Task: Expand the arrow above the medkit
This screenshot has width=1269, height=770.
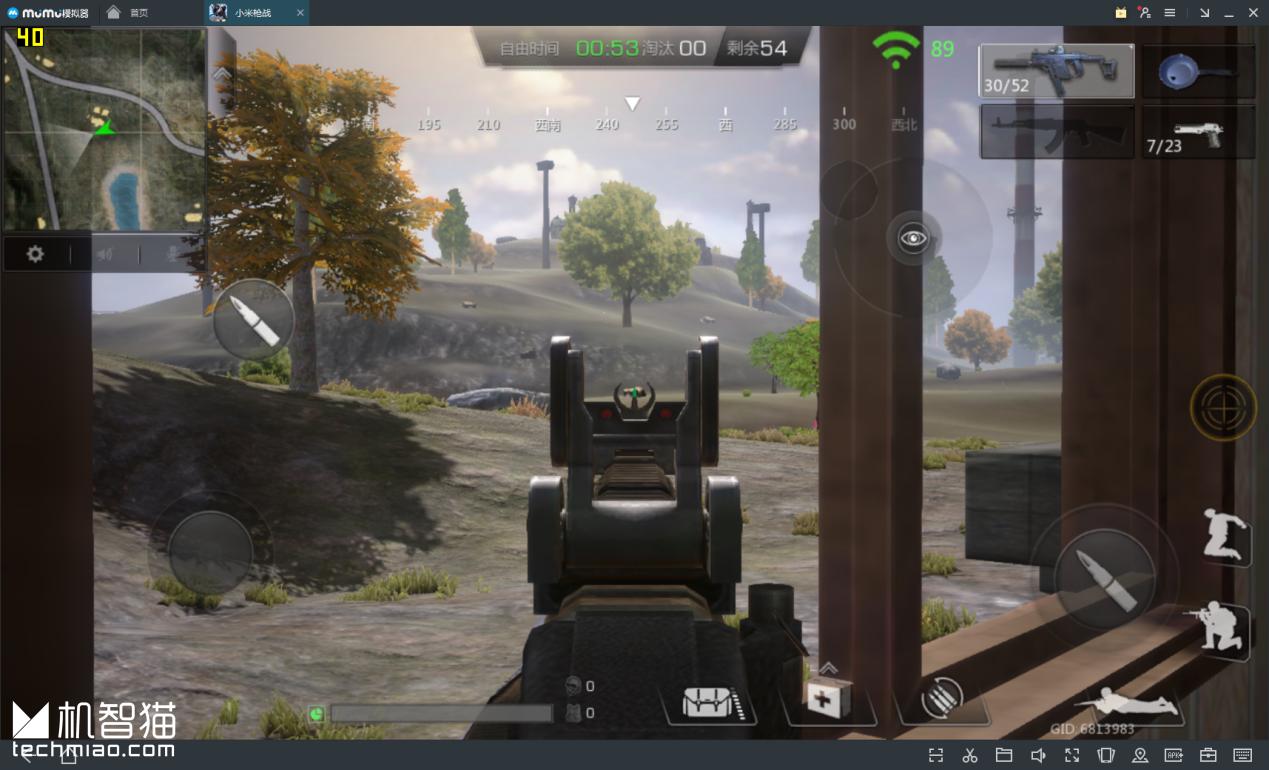Action: pyautogui.click(x=829, y=668)
